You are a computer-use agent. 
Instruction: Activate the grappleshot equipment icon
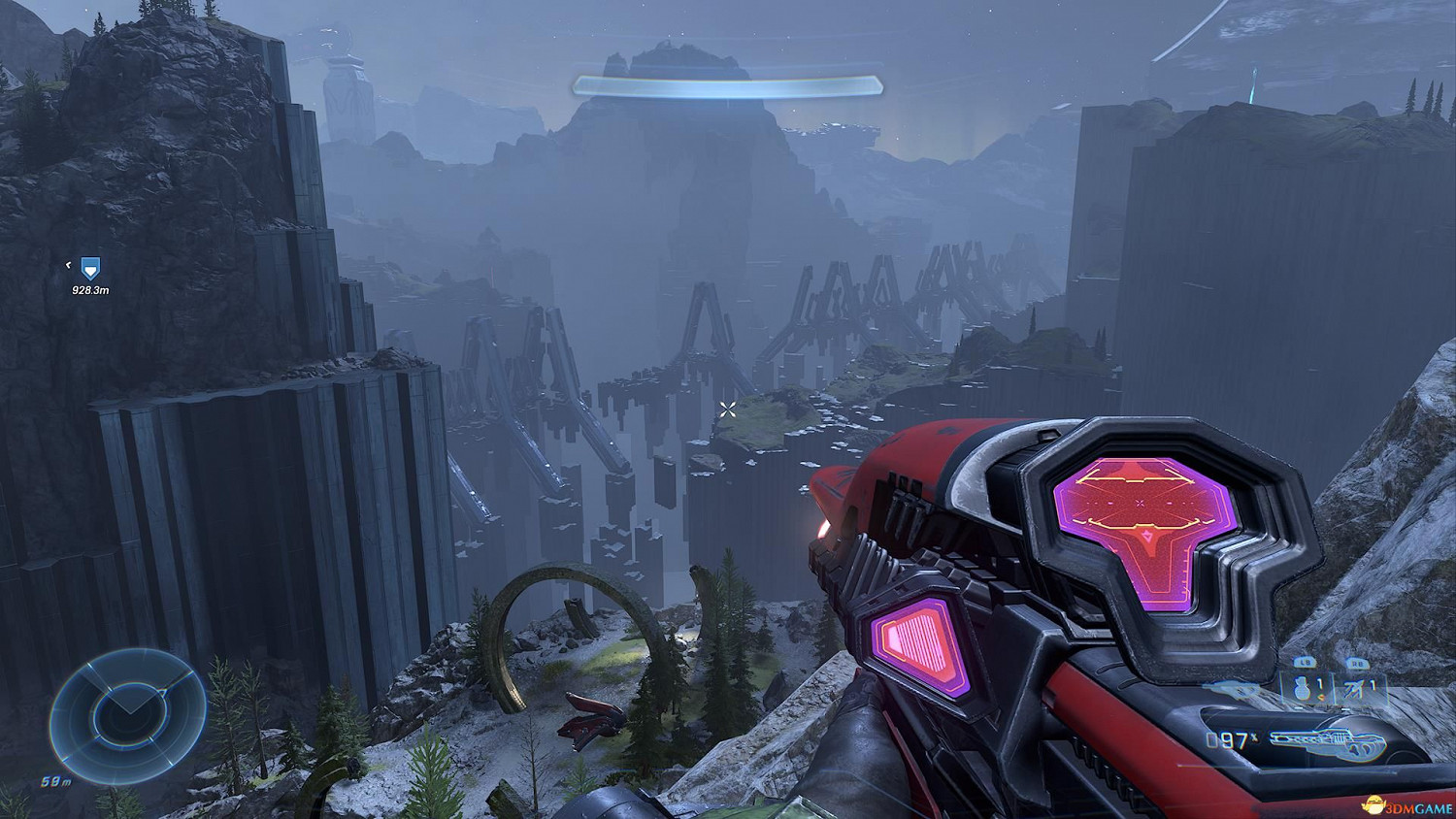1355,689
